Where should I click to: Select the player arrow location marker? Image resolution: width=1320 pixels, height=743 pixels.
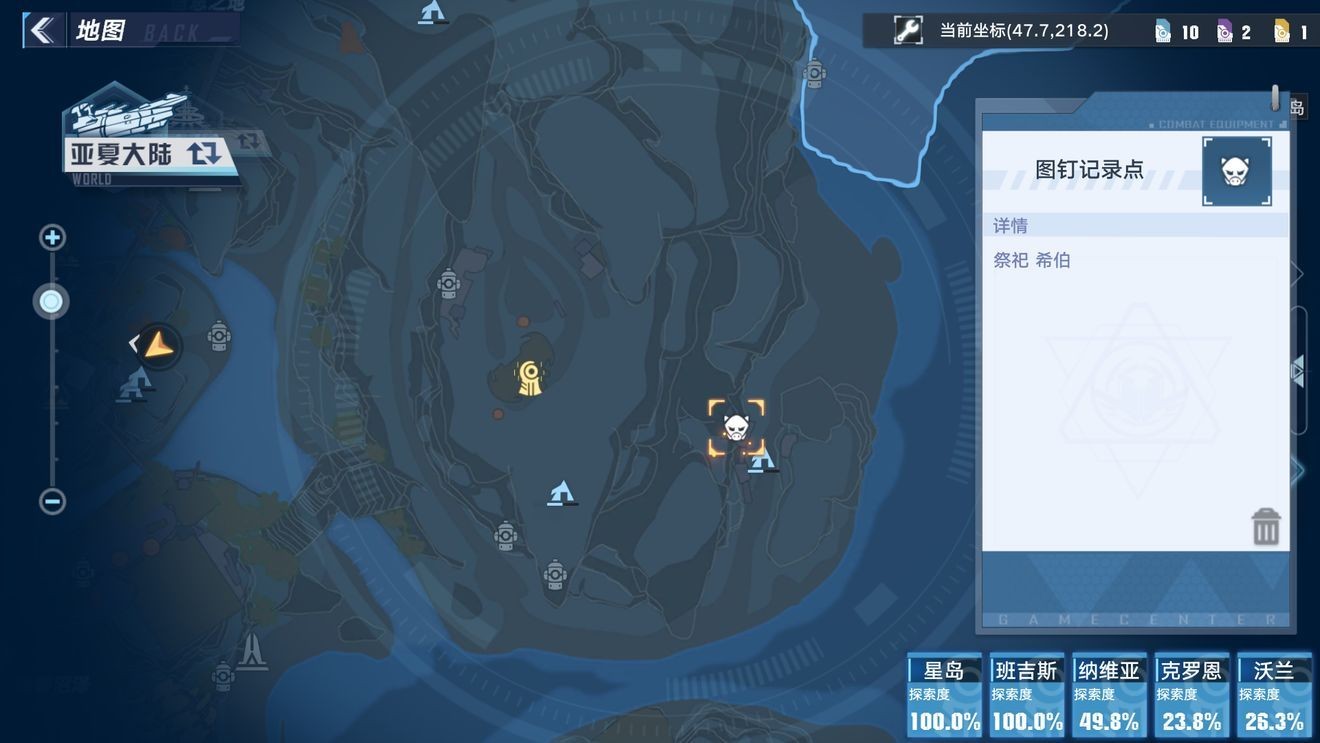coord(158,346)
